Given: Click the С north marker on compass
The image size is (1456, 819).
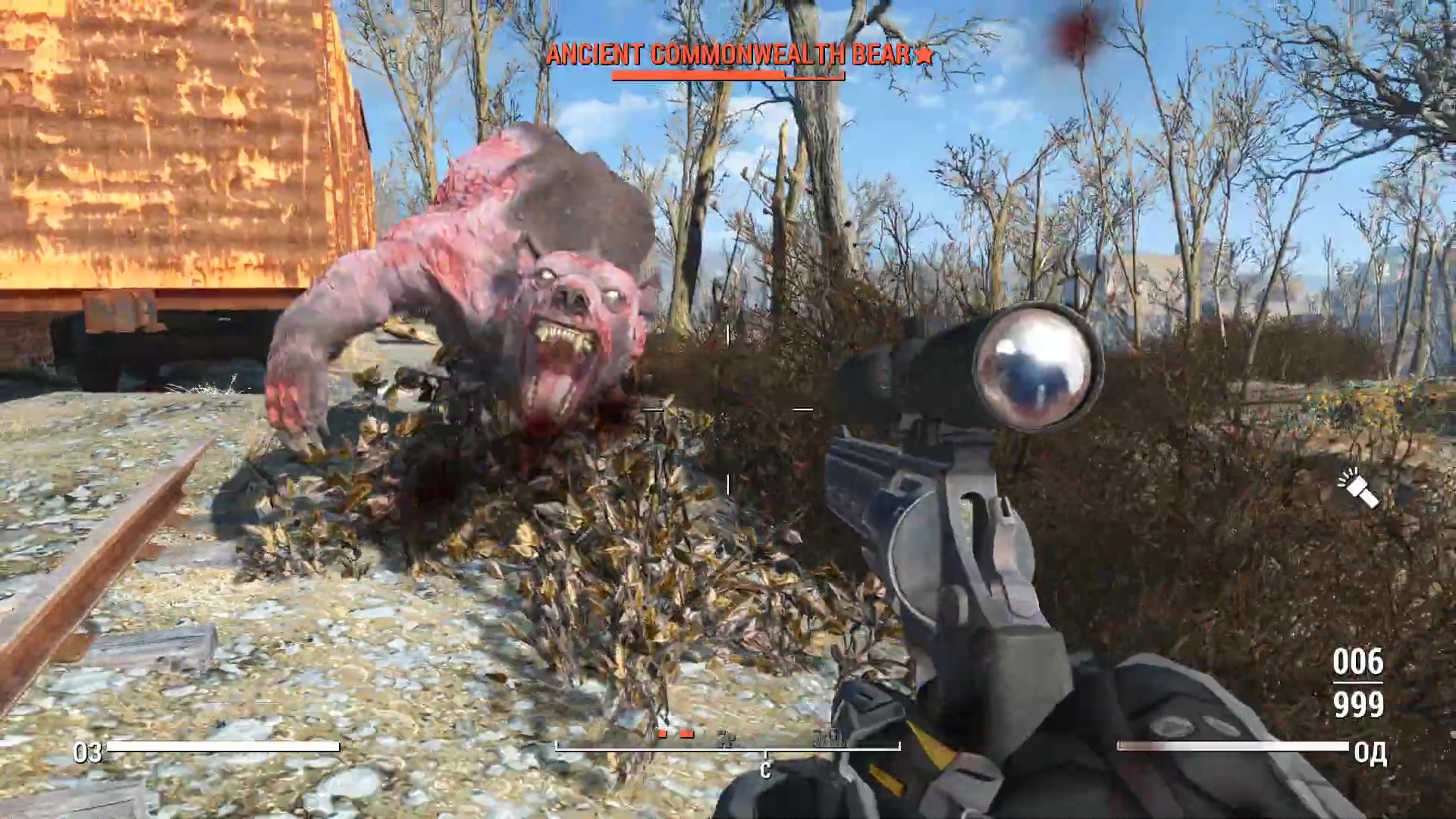Looking at the screenshot, I should [x=764, y=770].
